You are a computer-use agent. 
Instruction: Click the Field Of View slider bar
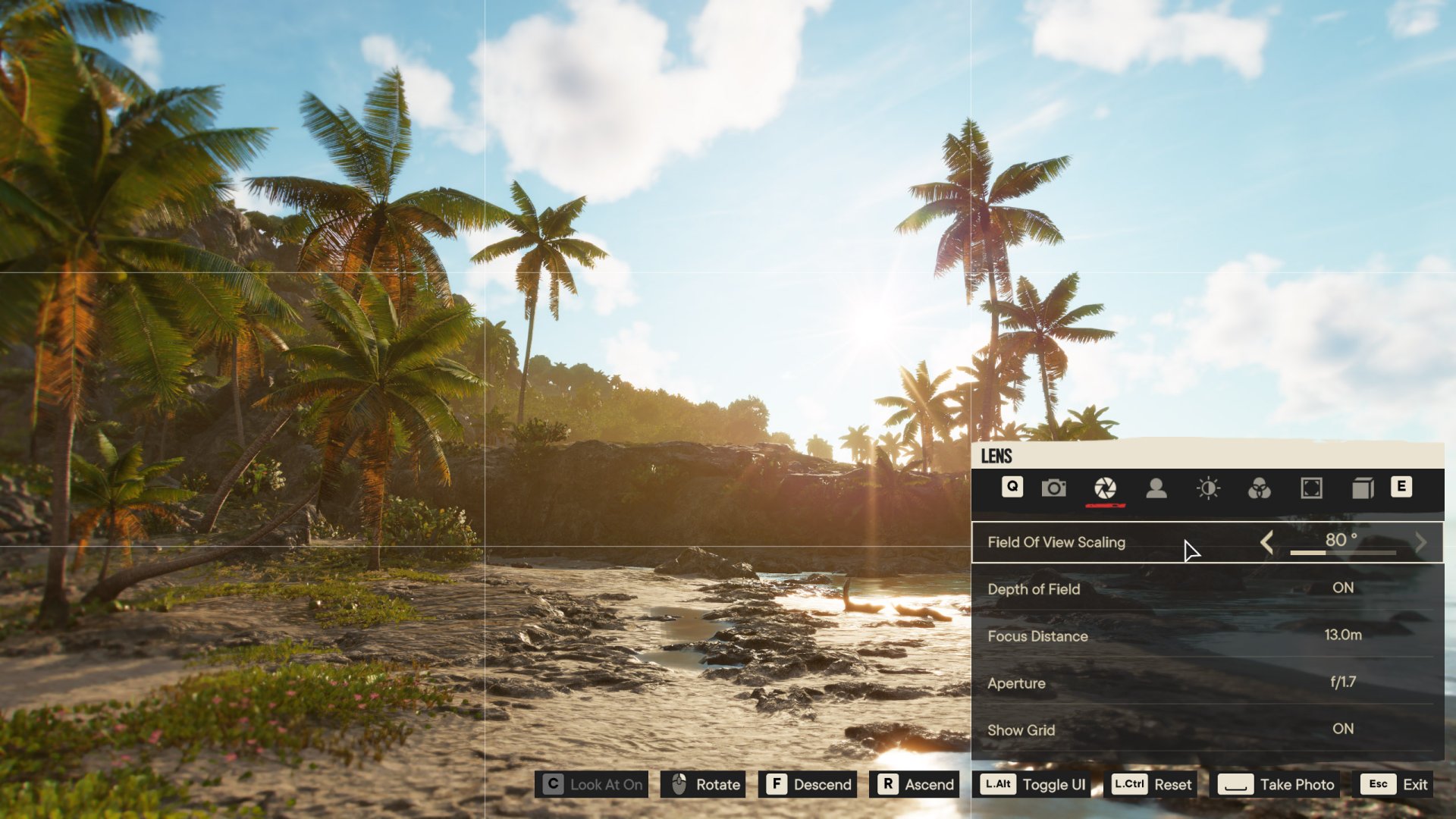(1342, 553)
